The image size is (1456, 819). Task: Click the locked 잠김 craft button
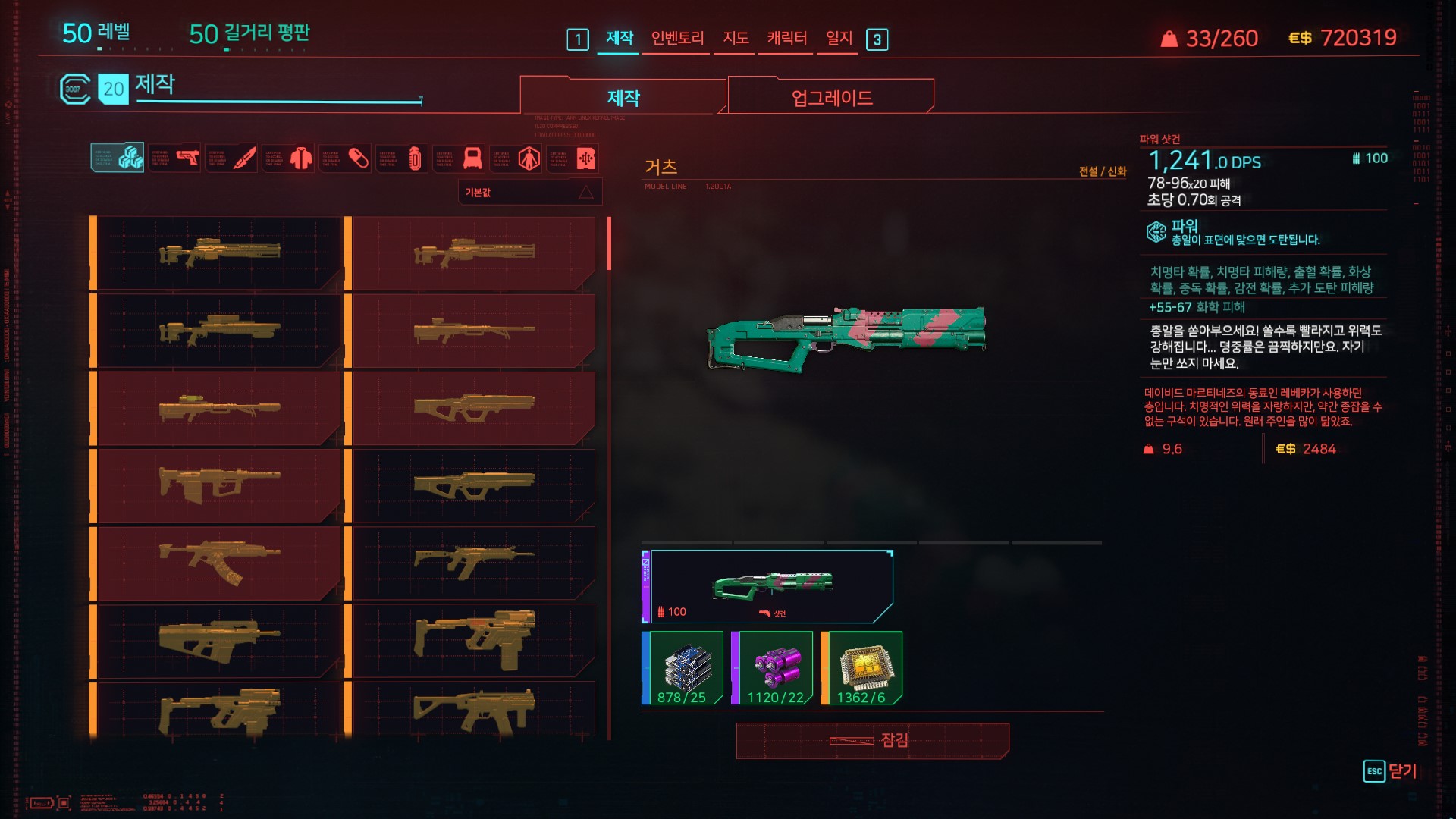pyautogui.click(x=872, y=740)
